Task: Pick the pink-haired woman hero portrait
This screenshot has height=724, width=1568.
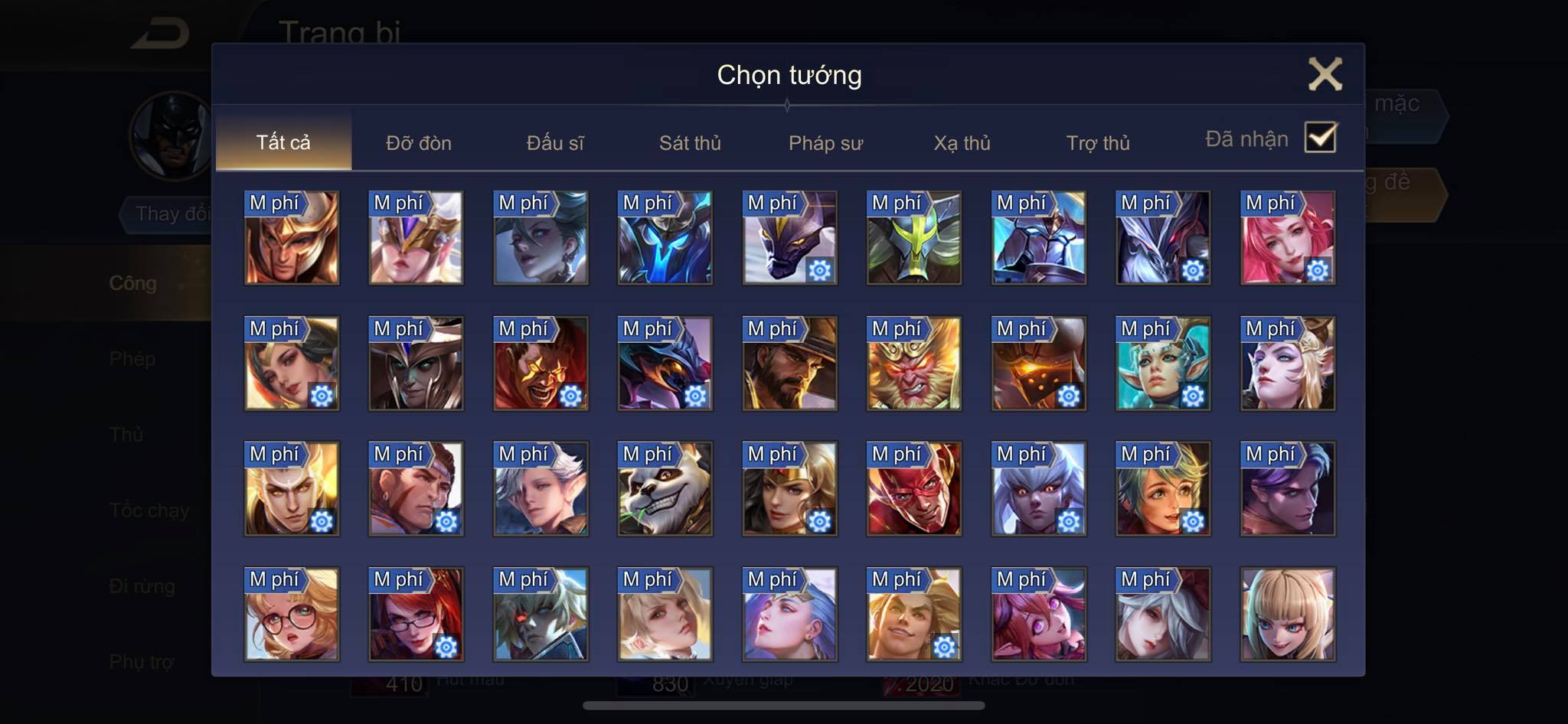Action: [1287, 238]
